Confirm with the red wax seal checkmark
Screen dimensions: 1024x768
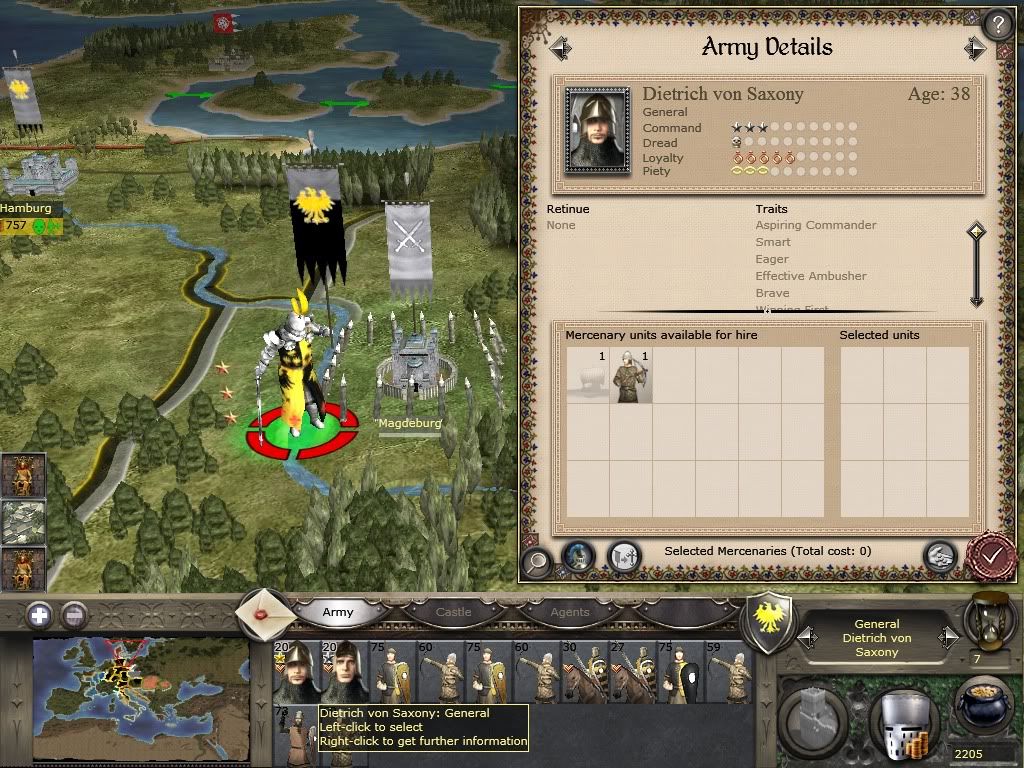click(x=992, y=554)
